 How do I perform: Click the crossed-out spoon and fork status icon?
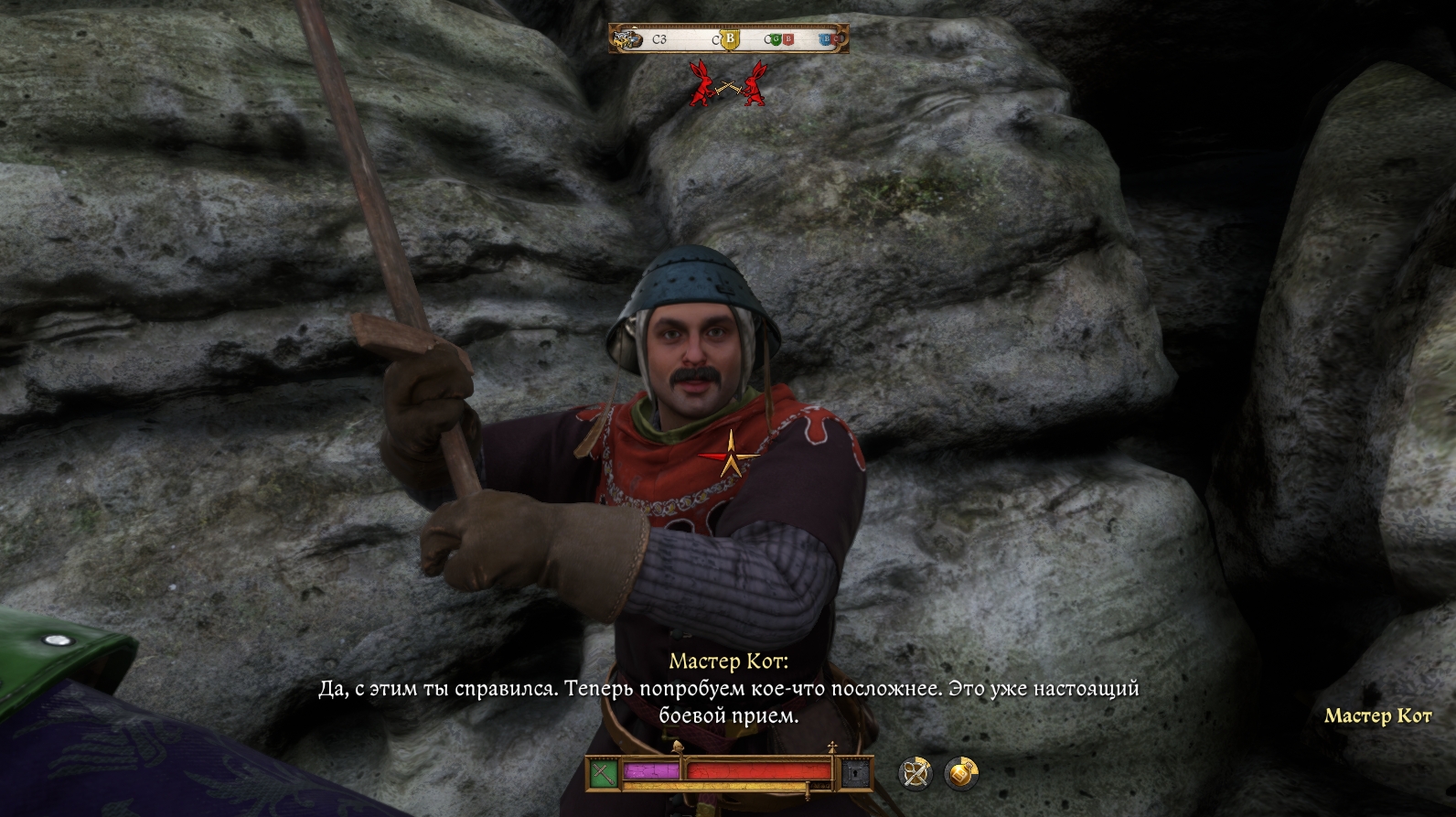pyautogui.click(x=915, y=774)
